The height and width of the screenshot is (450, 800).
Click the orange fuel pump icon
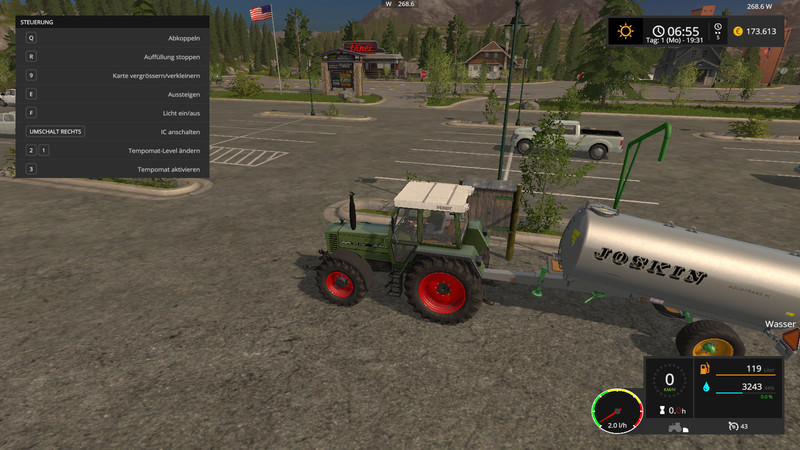pyautogui.click(x=707, y=369)
